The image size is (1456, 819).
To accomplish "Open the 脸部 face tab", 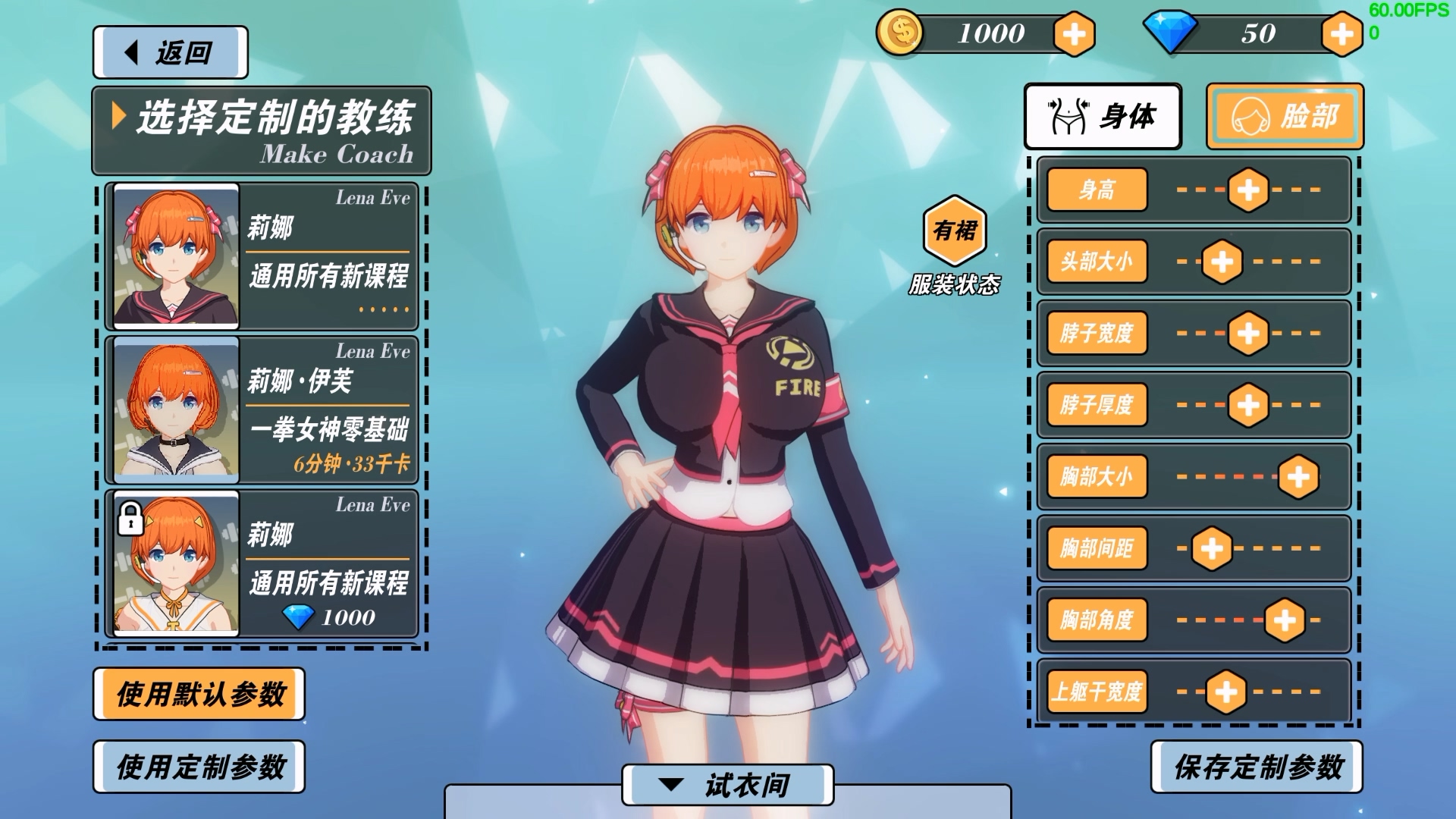I will point(1285,117).
